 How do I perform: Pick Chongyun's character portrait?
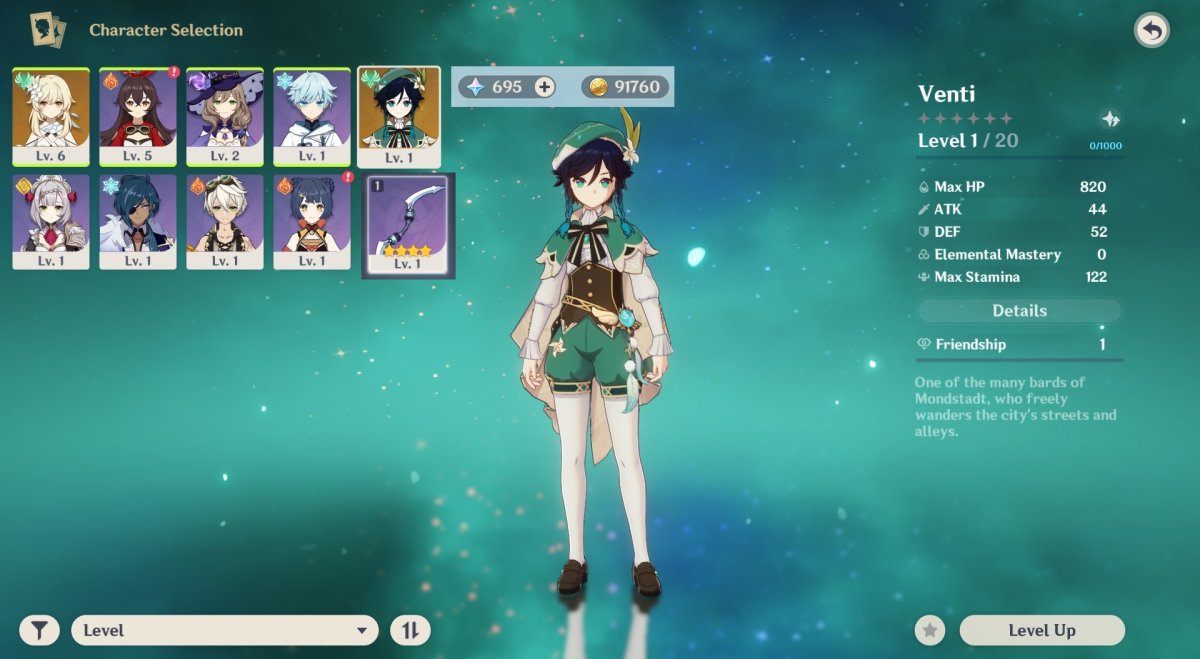(312, 116)
